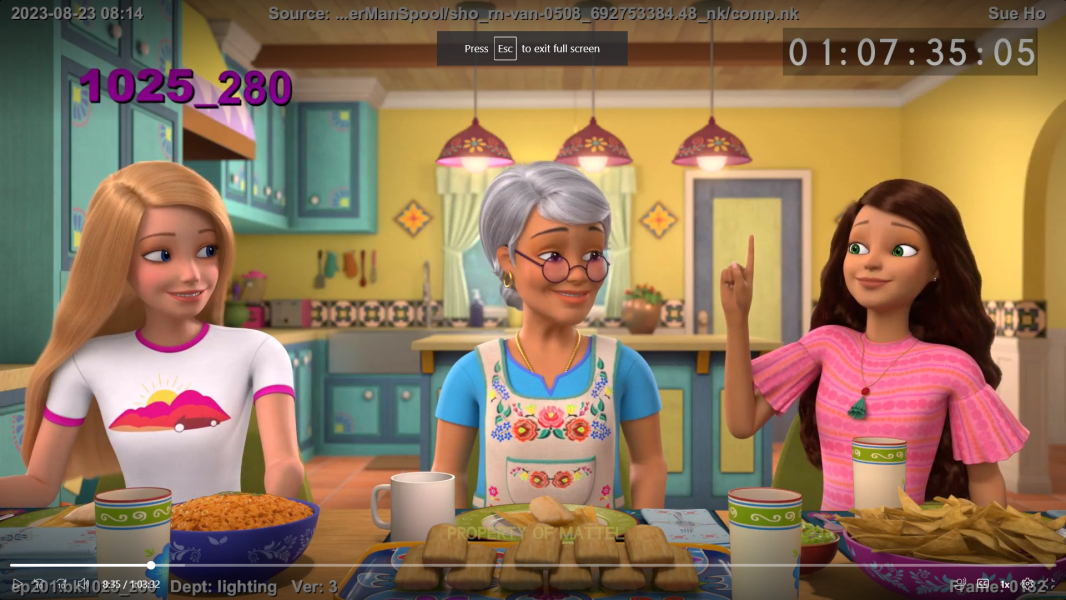Open the 1x playback speed control
This screenshot has height=600, width=1066.
coord(1005,584)
